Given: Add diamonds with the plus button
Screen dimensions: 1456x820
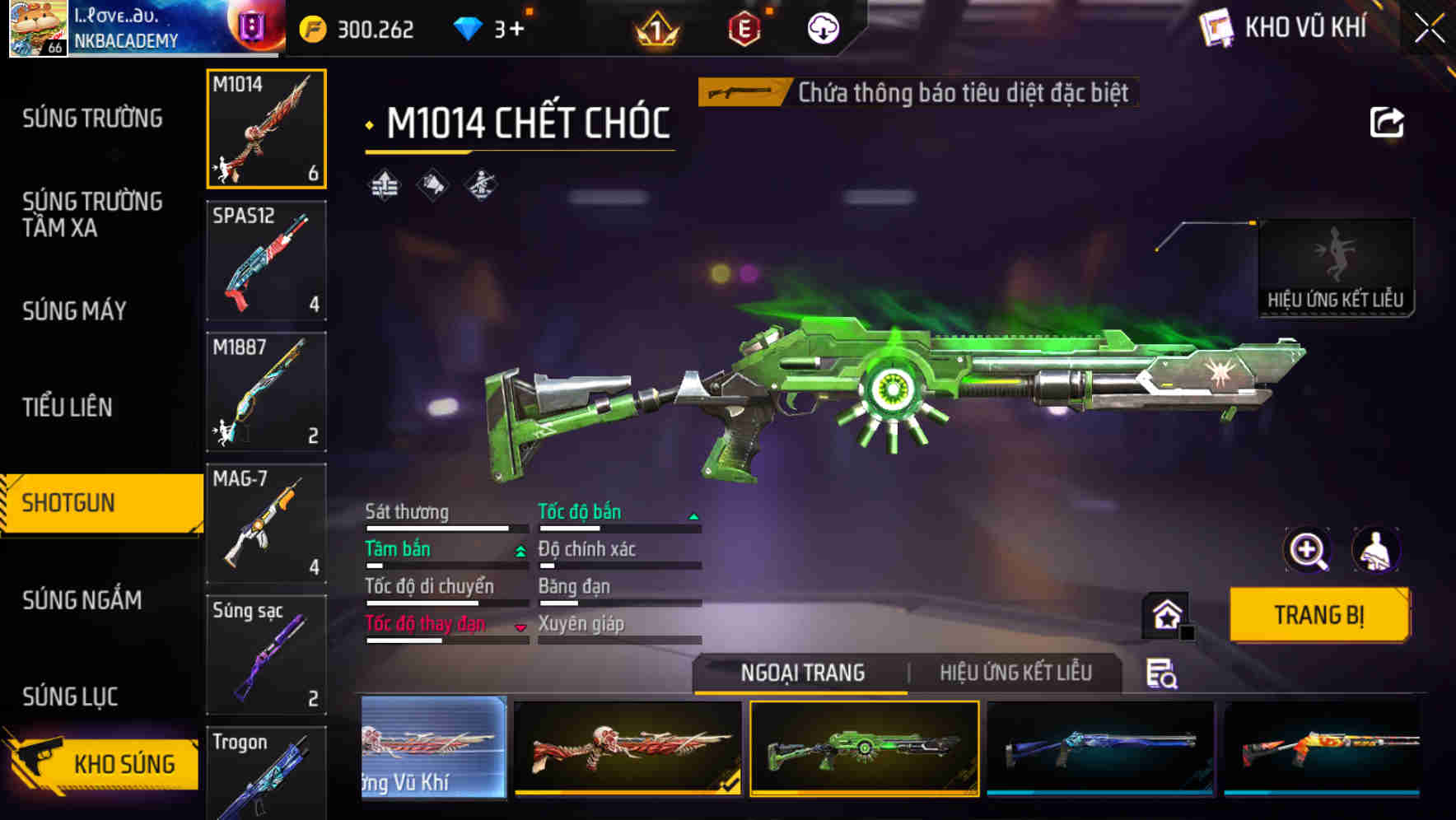Looking at the screenshot, I should point(516,30).
